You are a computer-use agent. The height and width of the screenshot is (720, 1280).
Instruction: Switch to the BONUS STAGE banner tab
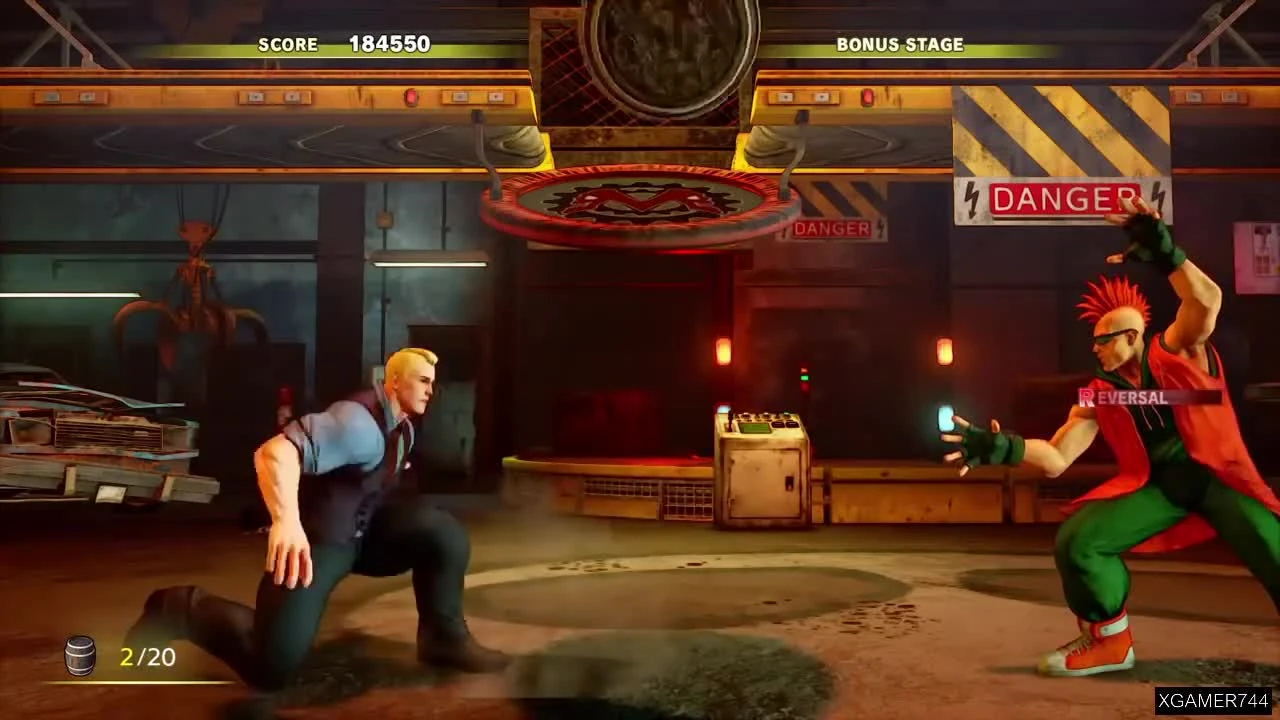[x=899, y=44]
